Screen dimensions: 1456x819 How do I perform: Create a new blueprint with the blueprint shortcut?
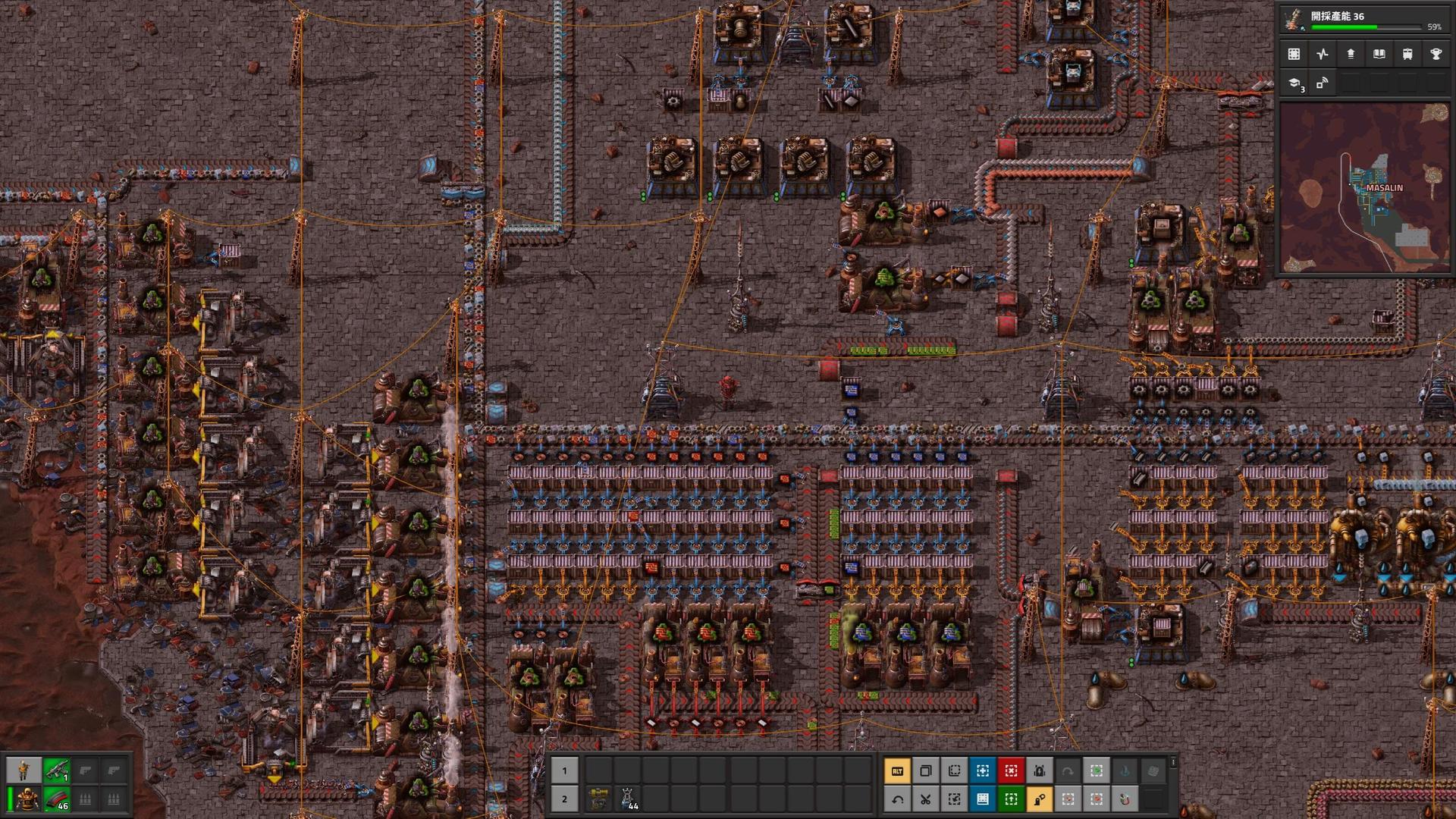pos(983,771)
